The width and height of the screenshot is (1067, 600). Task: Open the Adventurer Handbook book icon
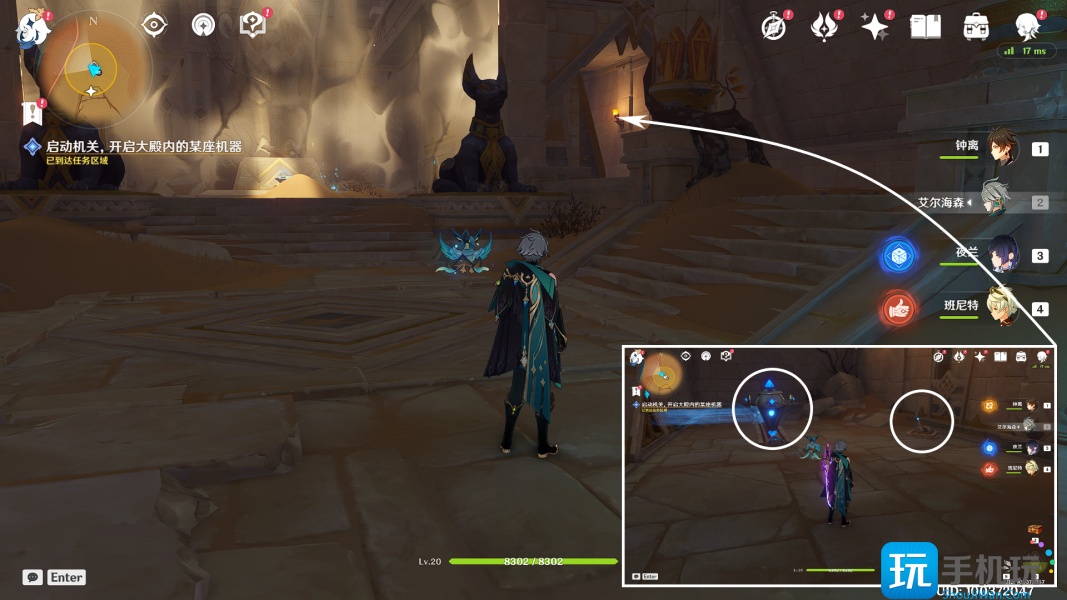click(x=925, y=27)
